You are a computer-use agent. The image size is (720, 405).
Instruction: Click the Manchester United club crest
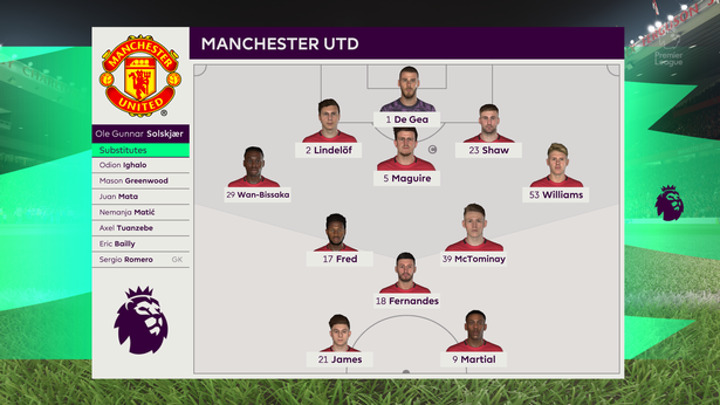(x=140, y=75)
